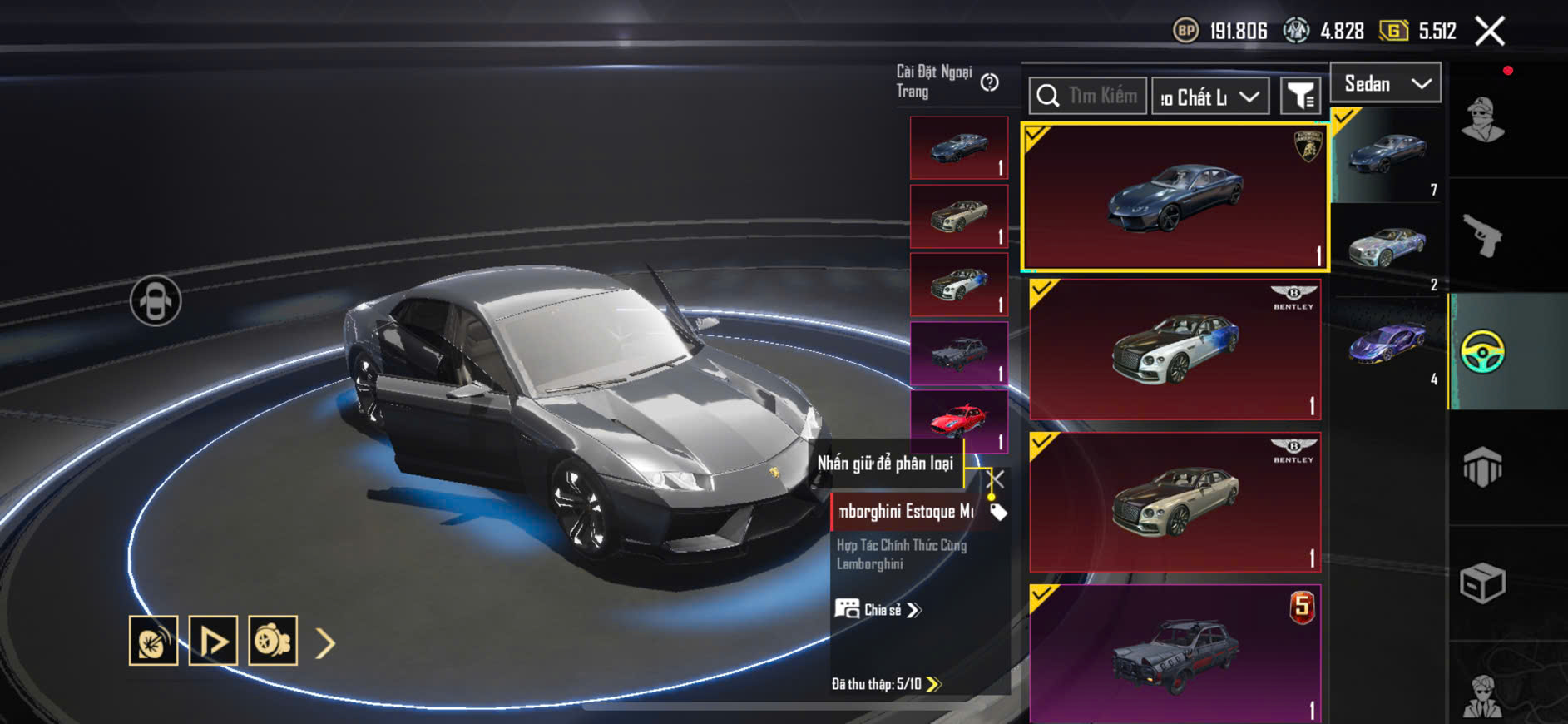The width and height of the screenshot is (1568, 724).
Task: Close the vehicle inventory screen
Action: click(1490, 32)
